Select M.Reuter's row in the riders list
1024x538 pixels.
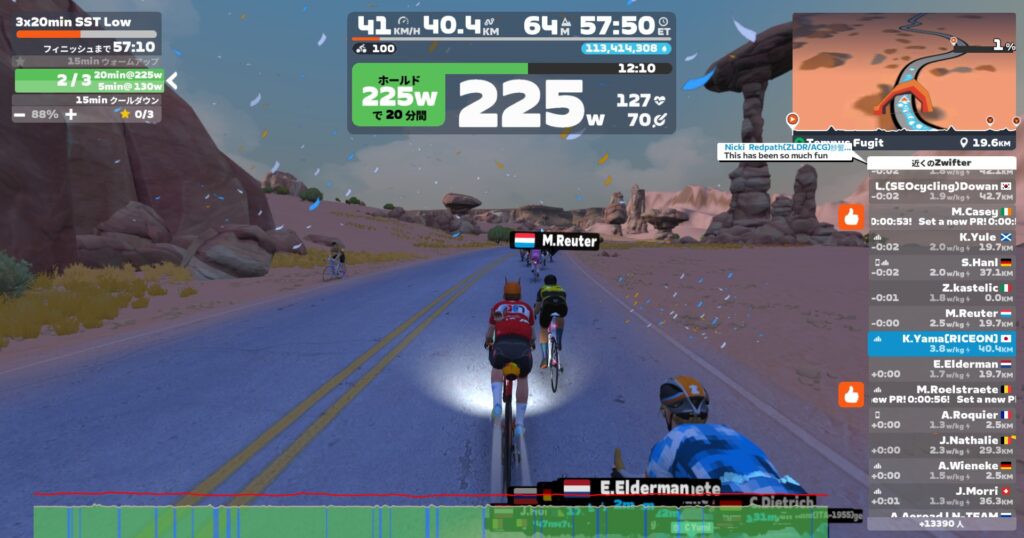click(x=942, y=318)
